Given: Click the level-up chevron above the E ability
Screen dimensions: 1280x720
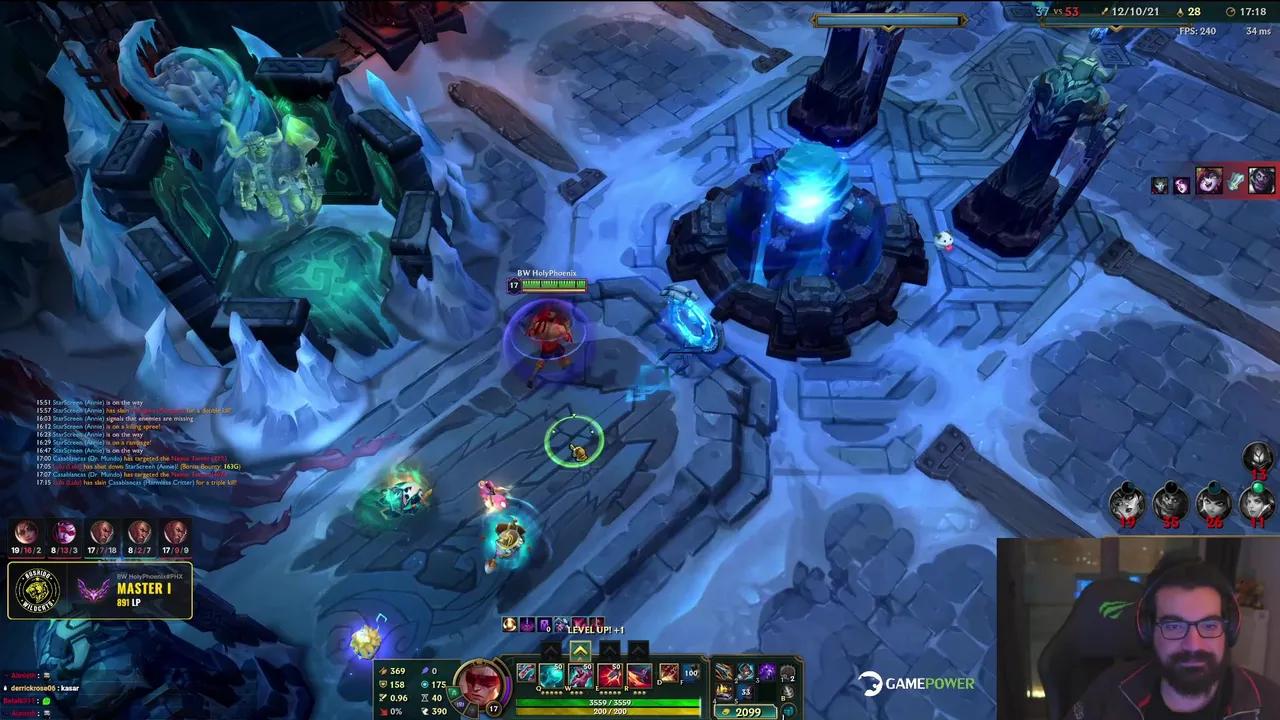Looking at the screenshot, I should pos(610,648).
